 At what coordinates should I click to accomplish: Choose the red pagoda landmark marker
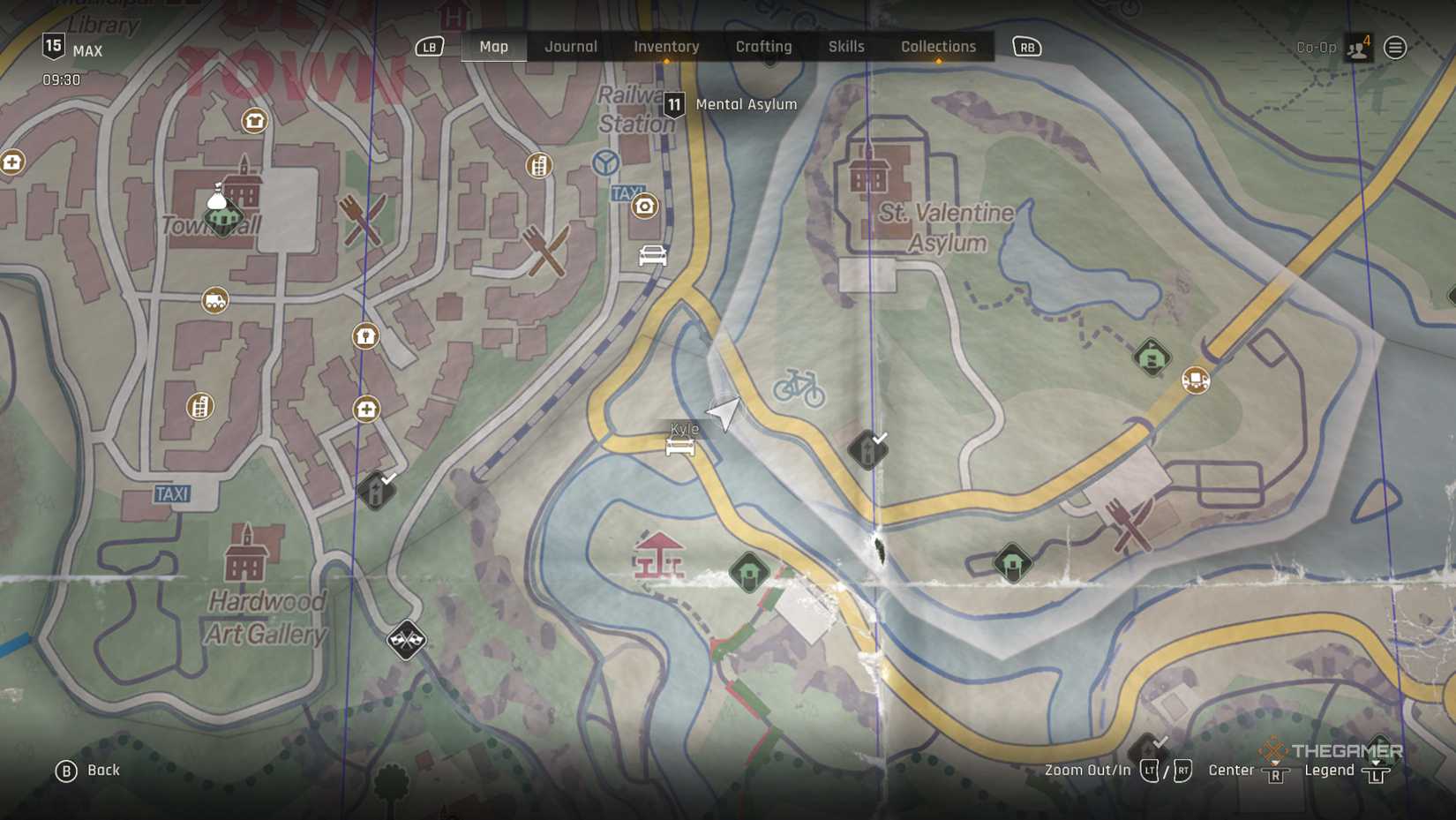pos(658,556)
